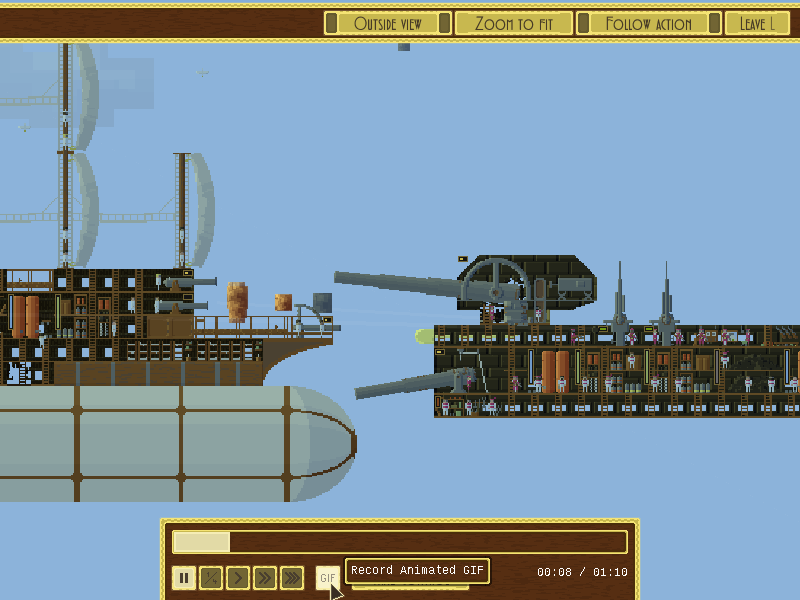Switch to Outside view

pyautogui.click(x=388, y=24)
